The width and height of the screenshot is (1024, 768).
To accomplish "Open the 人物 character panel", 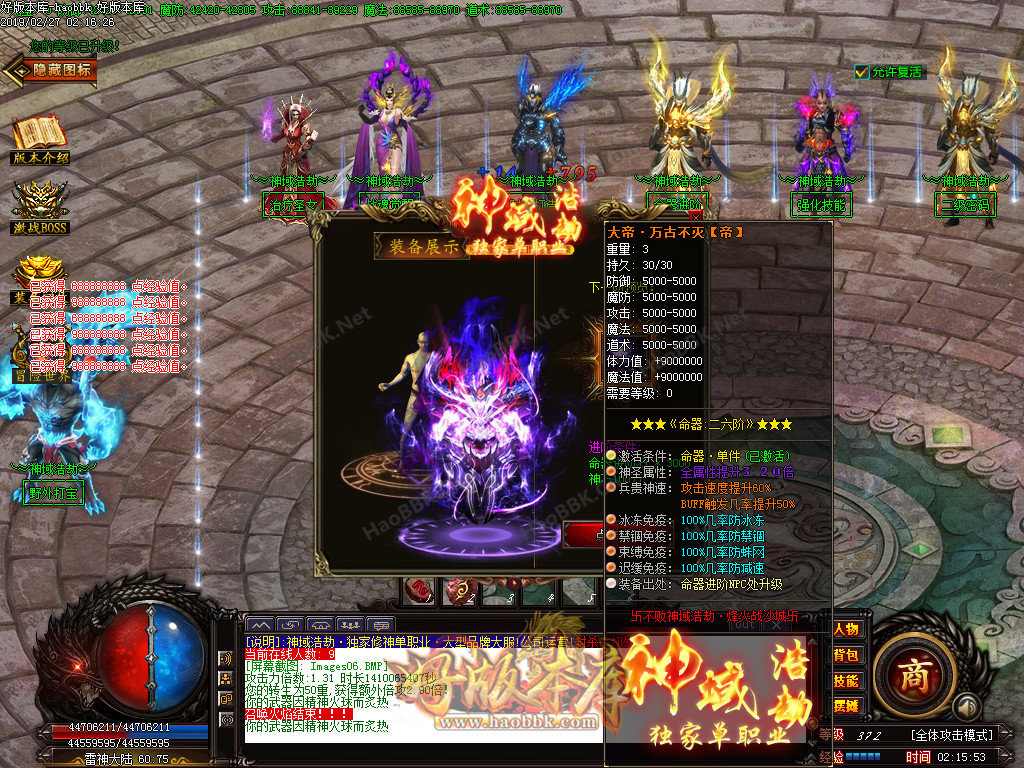I will tap(846, 629).
